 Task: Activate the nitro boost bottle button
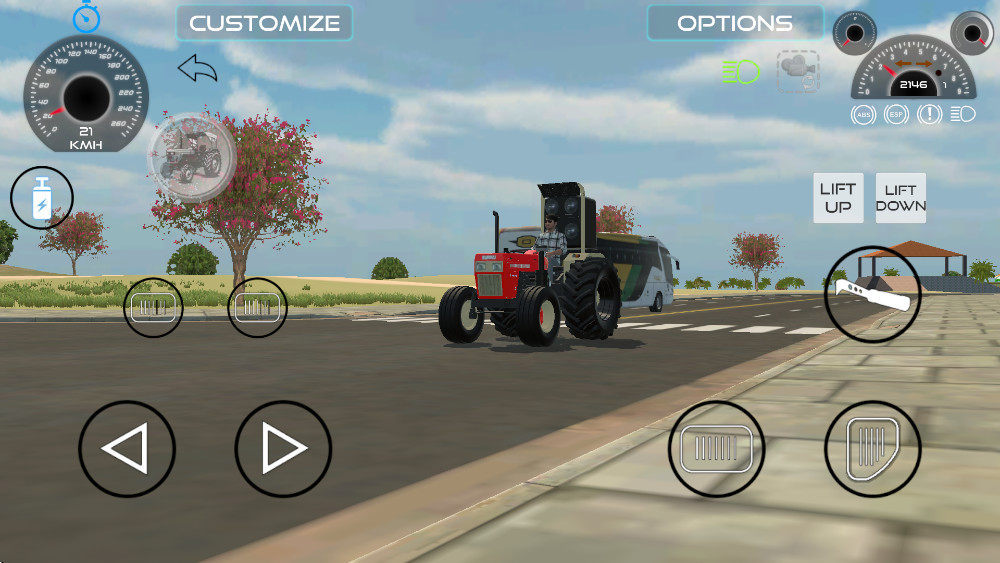(42, 198)
